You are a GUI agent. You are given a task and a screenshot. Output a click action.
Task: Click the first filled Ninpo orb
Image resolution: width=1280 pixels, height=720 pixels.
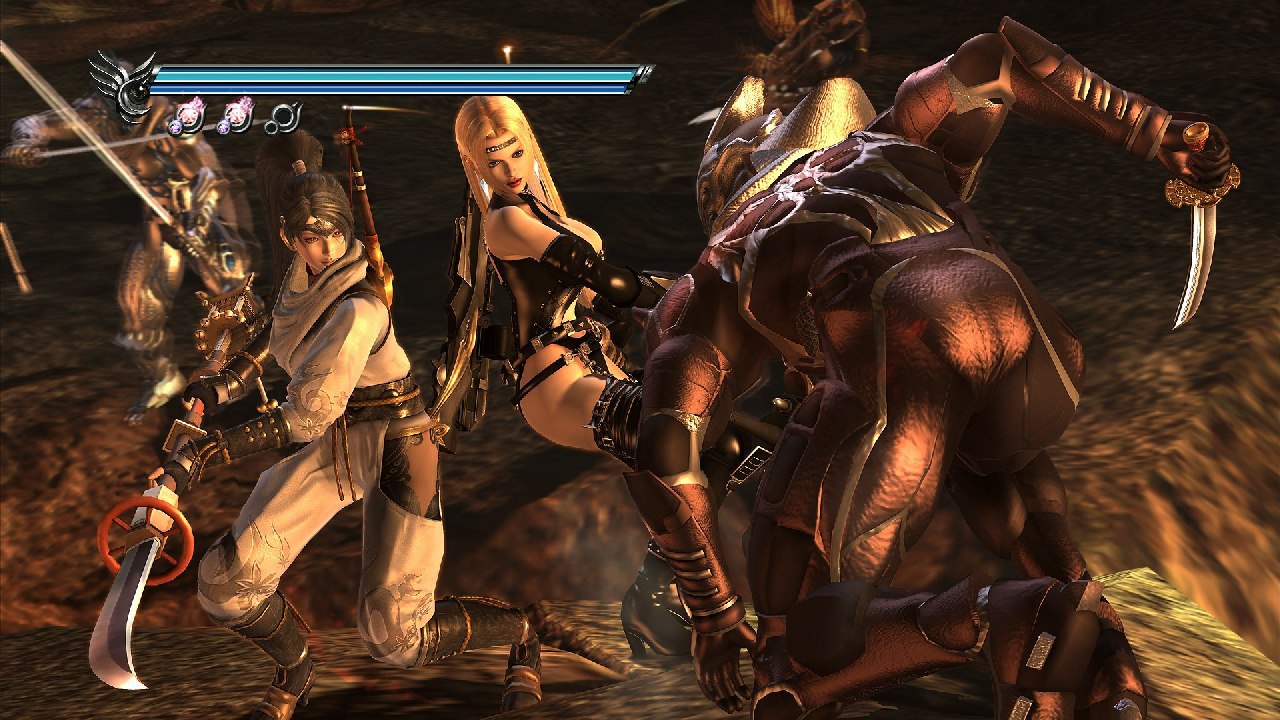tap(190, 115)
